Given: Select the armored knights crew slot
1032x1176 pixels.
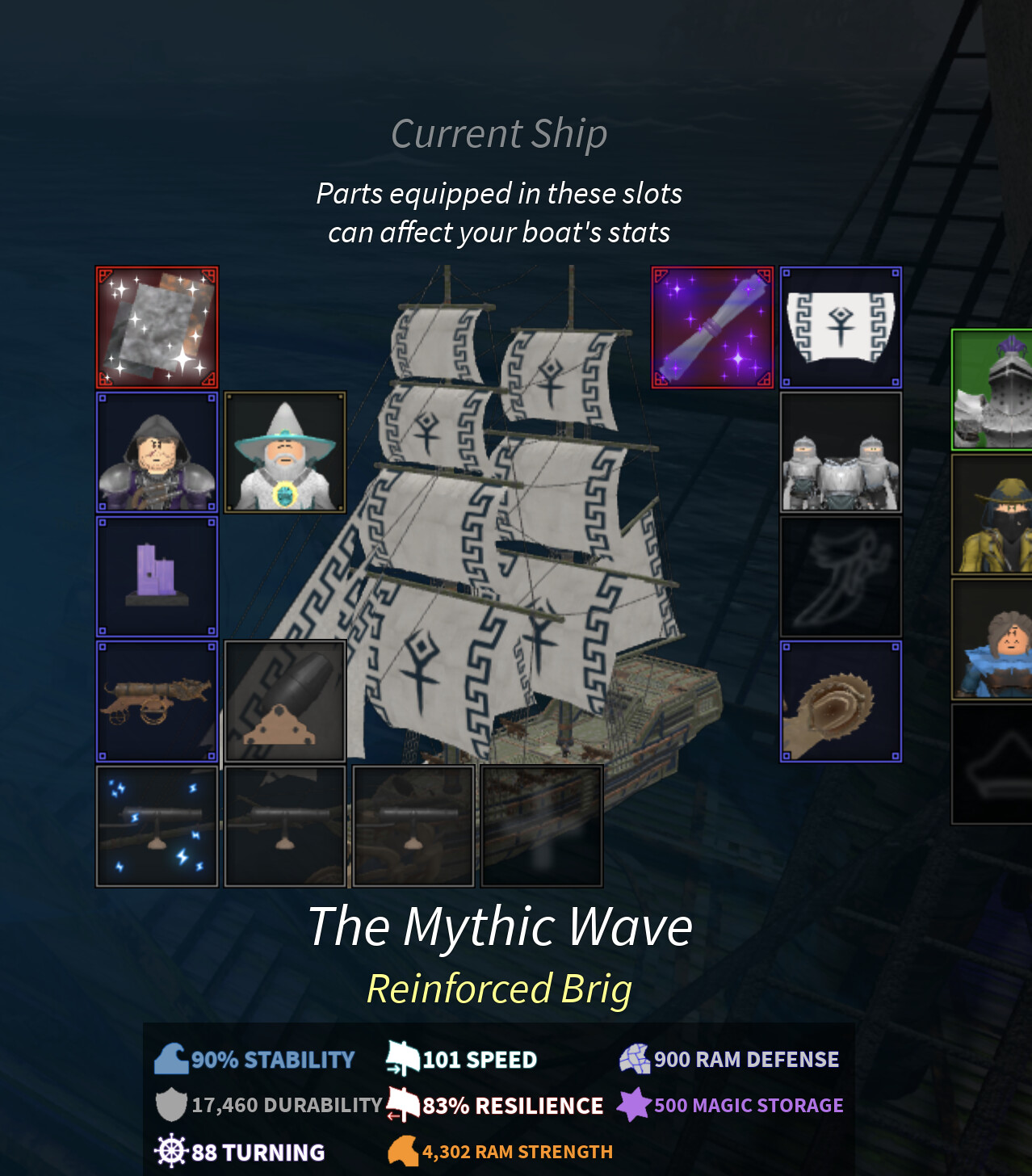Looking at the screenshot, I should [841, 452].
